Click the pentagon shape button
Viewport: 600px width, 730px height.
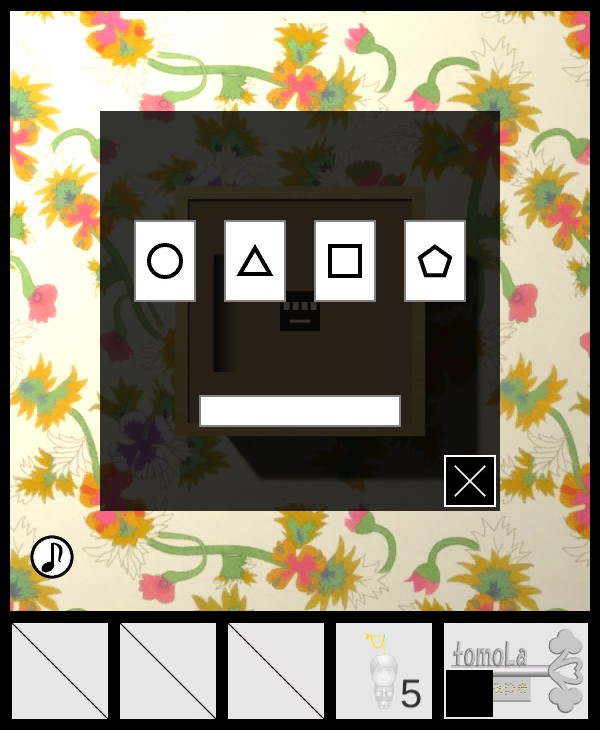pyautogui.click(x=435, y=261)
